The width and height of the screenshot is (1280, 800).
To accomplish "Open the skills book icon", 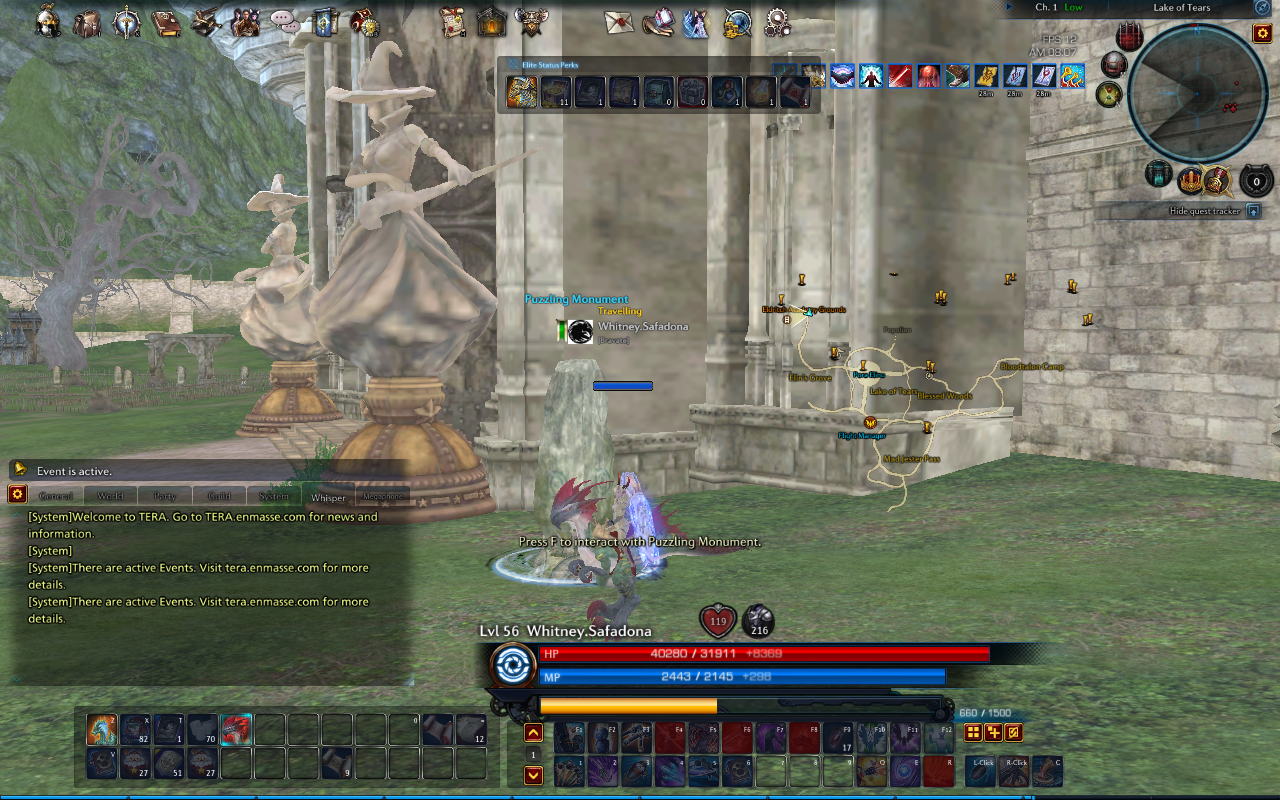I will point(169,23).
